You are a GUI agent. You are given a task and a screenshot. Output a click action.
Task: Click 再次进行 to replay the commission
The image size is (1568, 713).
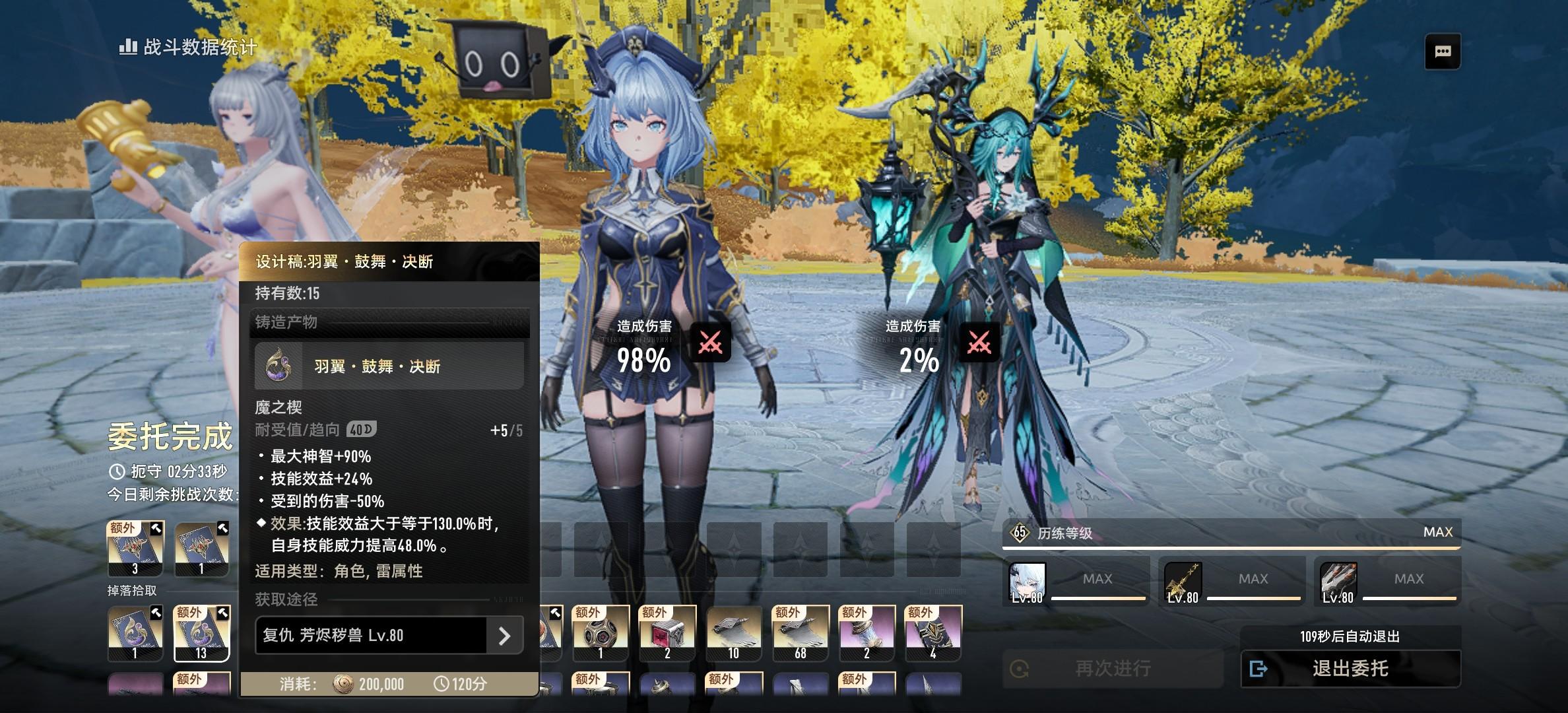(1112, 669)
